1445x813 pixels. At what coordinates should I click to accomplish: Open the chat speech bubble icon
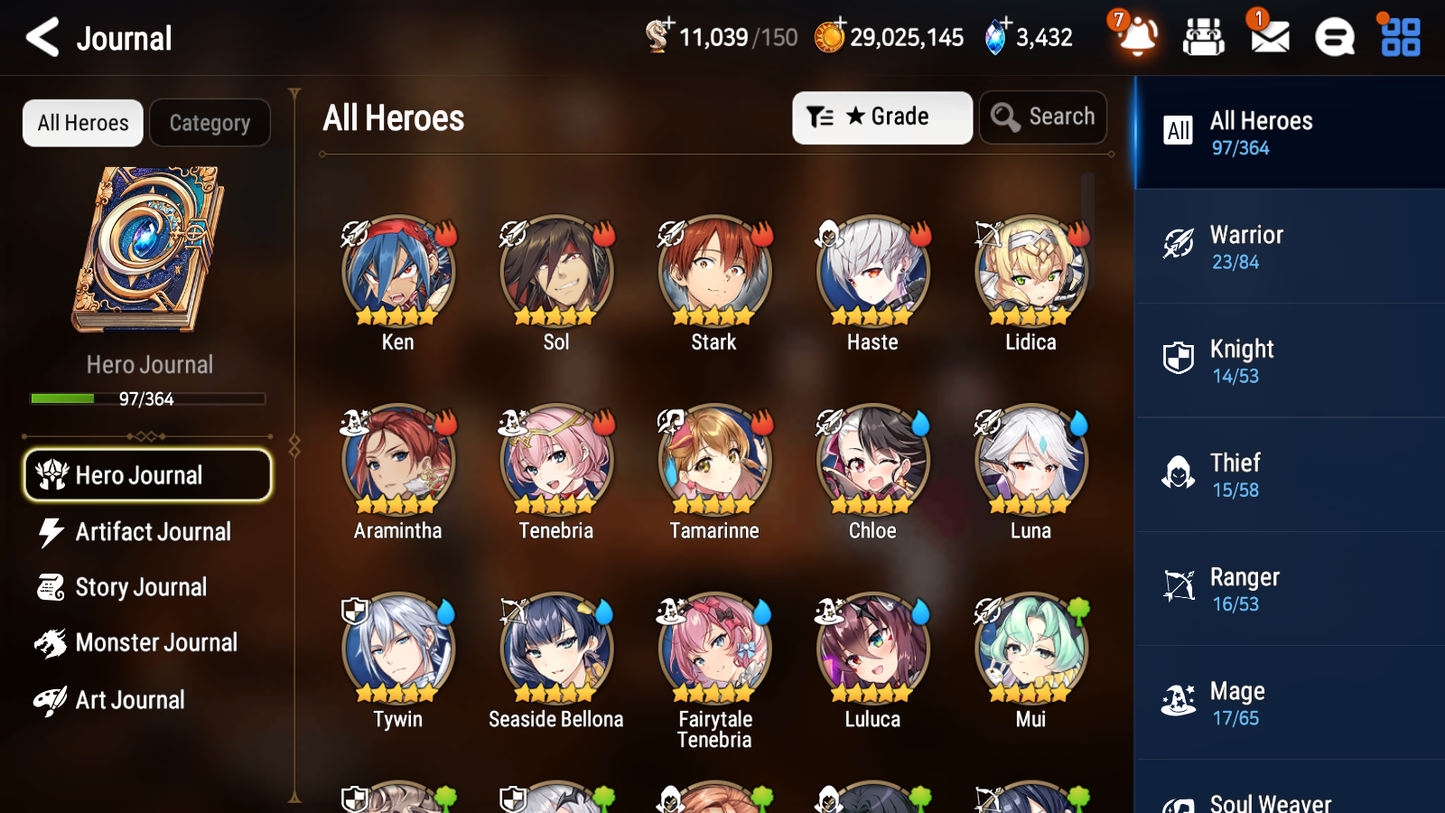coord(1333,37)
